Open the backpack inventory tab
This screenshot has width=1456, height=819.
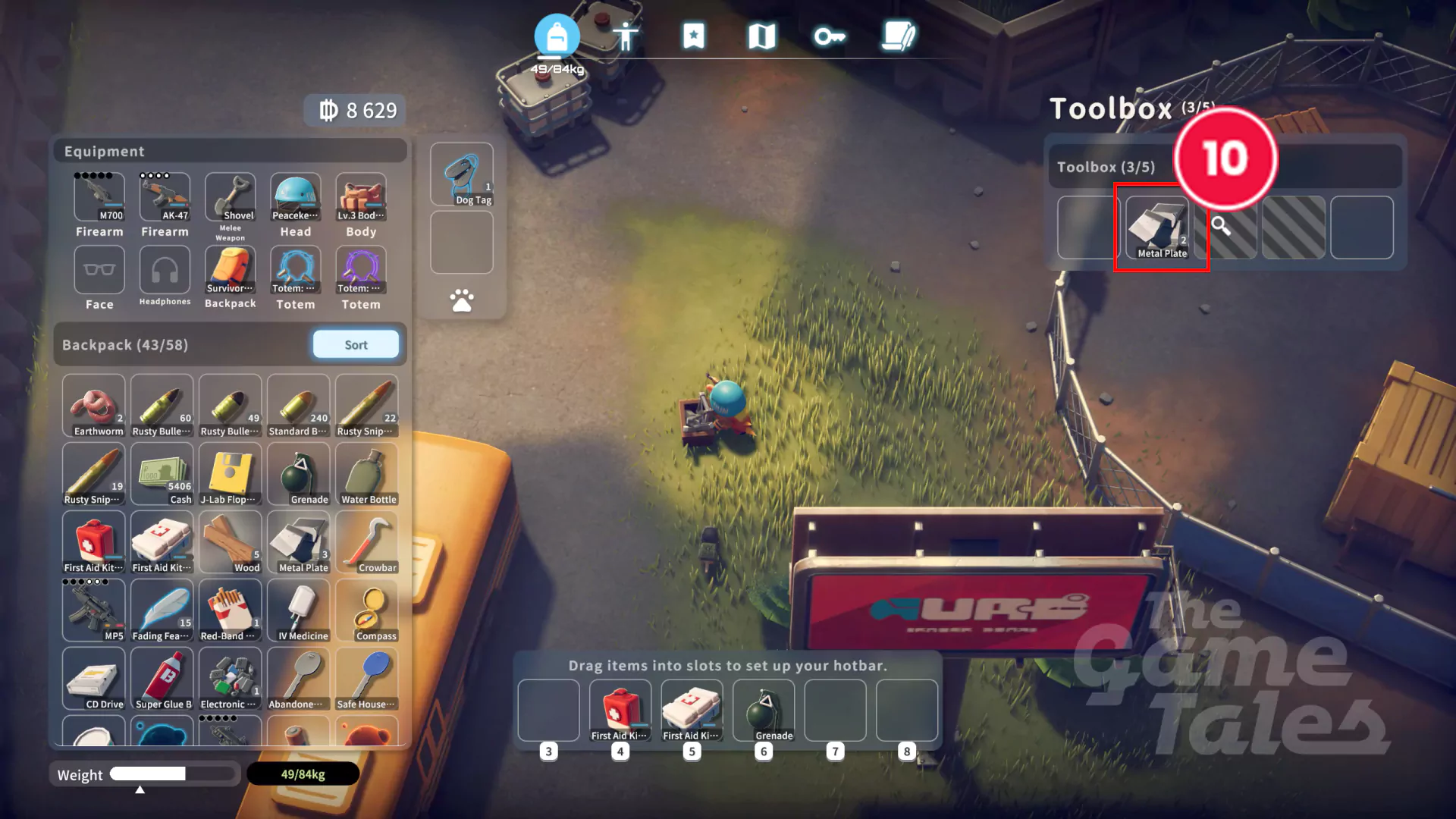[557, 36]
